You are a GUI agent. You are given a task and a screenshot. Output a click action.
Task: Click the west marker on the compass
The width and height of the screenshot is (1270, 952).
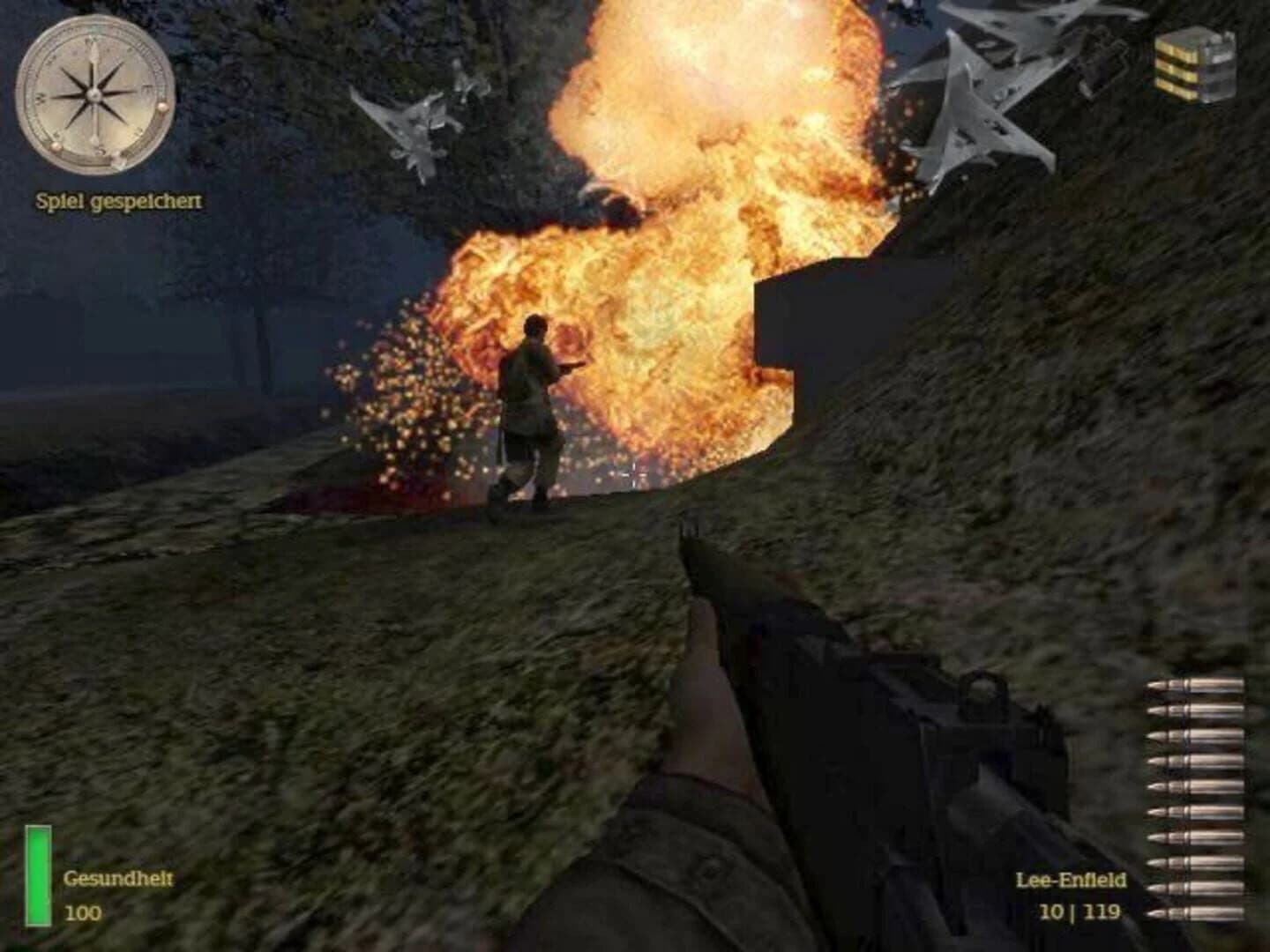pyautogui.click(x=40, y=97)
